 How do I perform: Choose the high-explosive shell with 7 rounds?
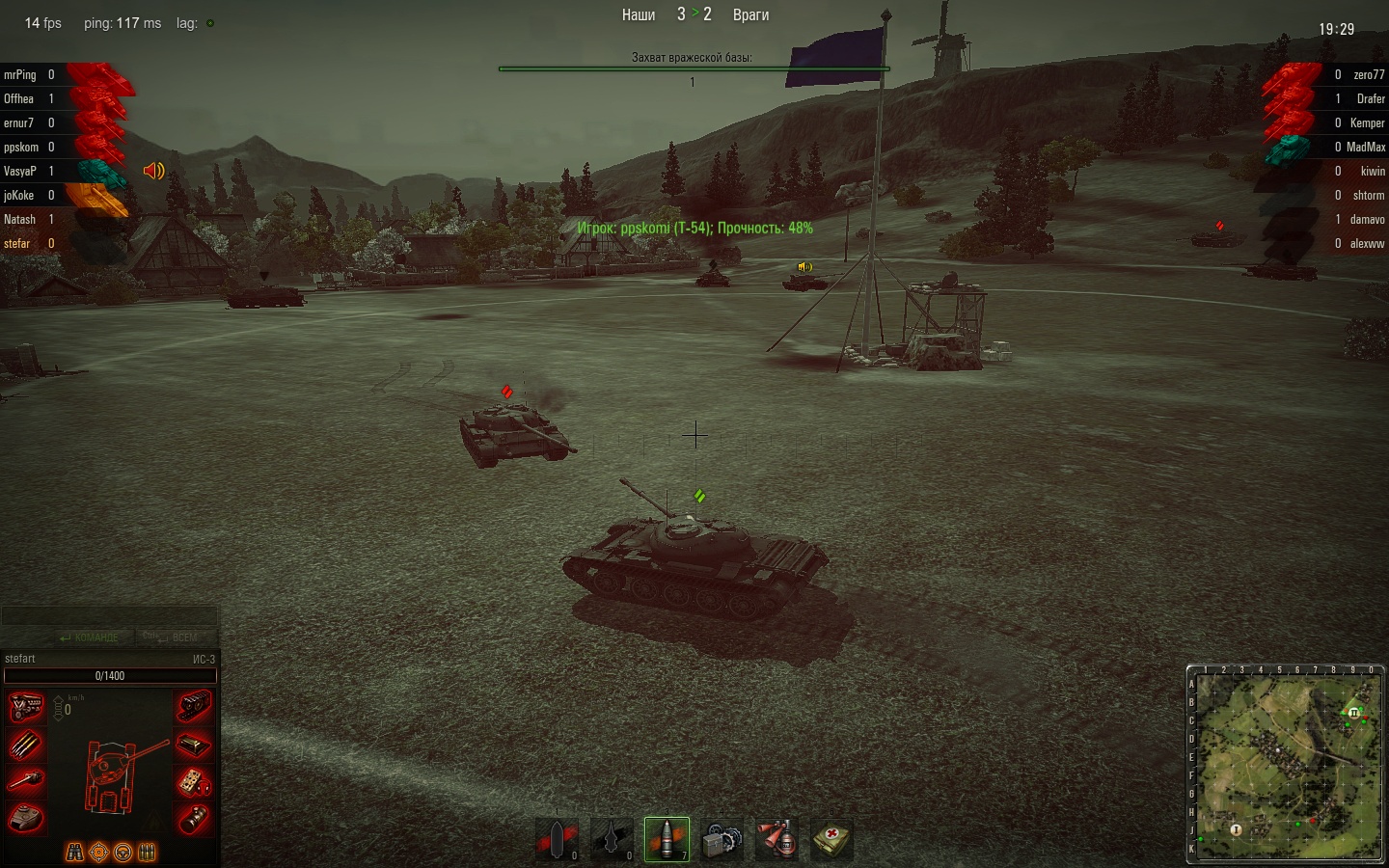pyautogui.click(x=667, y=839)
